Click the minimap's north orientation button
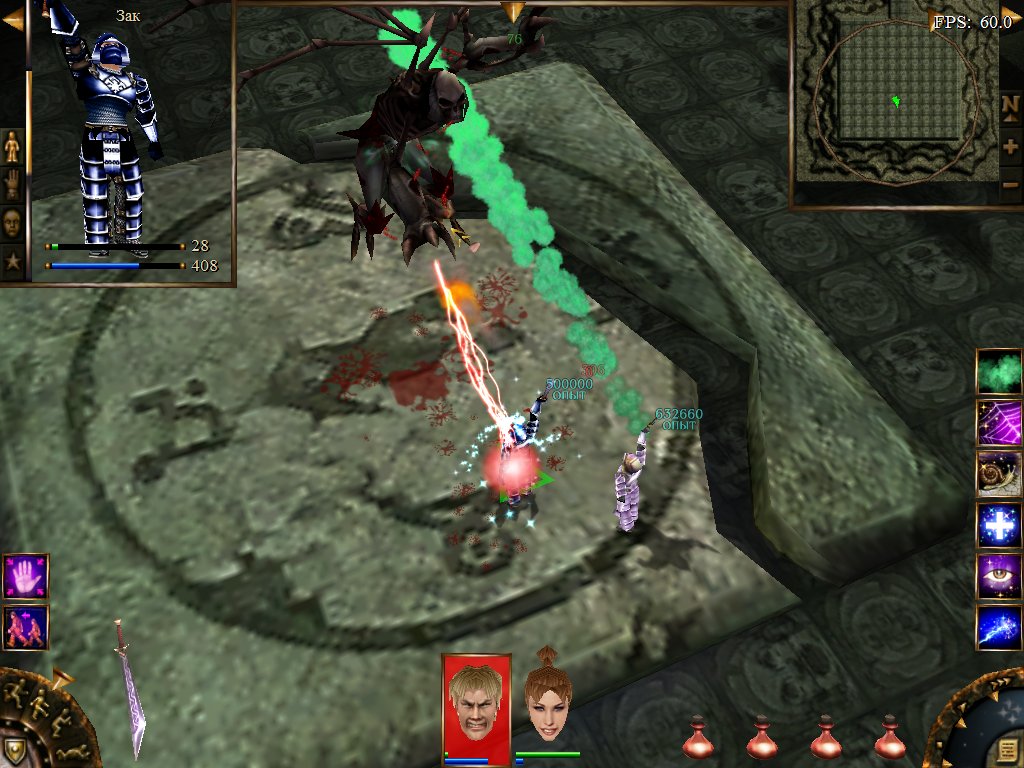 coord(1011,106)
